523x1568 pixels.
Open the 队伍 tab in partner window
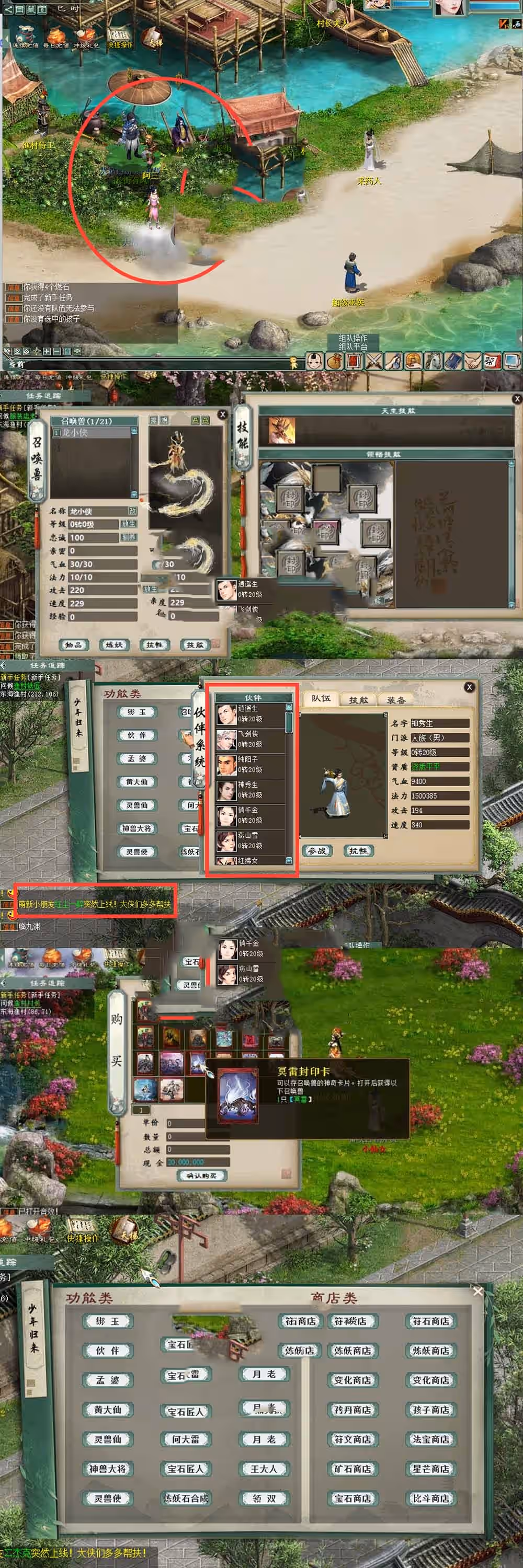(321, 699)
